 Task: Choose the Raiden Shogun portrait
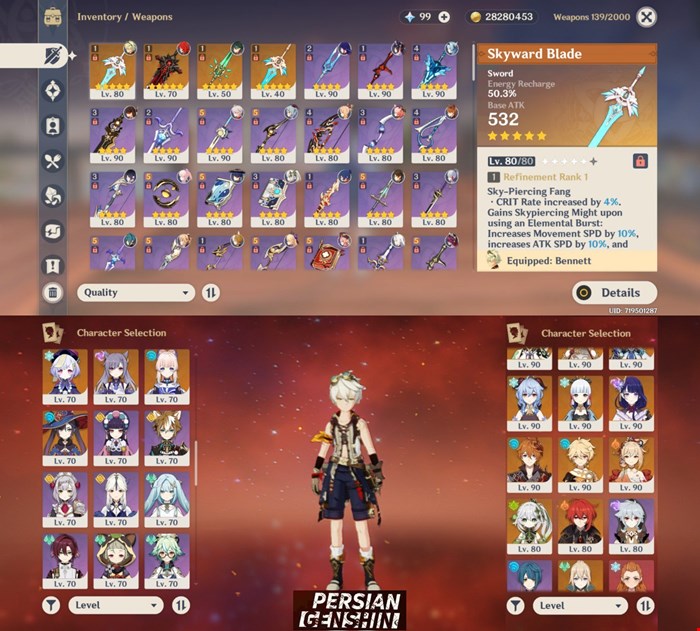pyautogui.click(x=632, y=402)
